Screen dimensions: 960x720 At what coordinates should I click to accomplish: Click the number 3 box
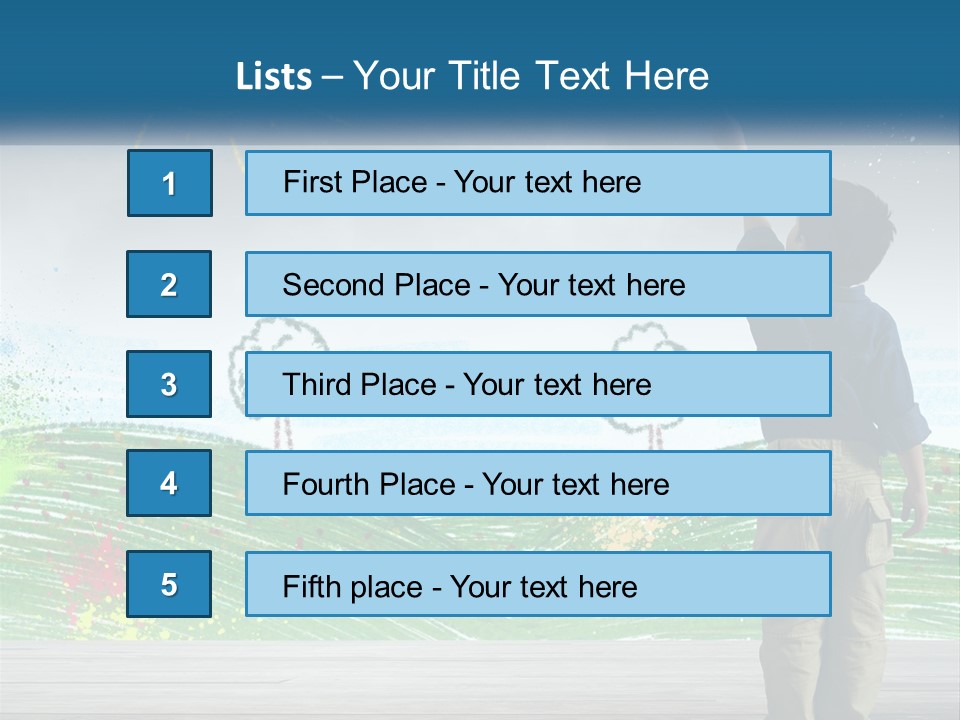coord(169,384)
